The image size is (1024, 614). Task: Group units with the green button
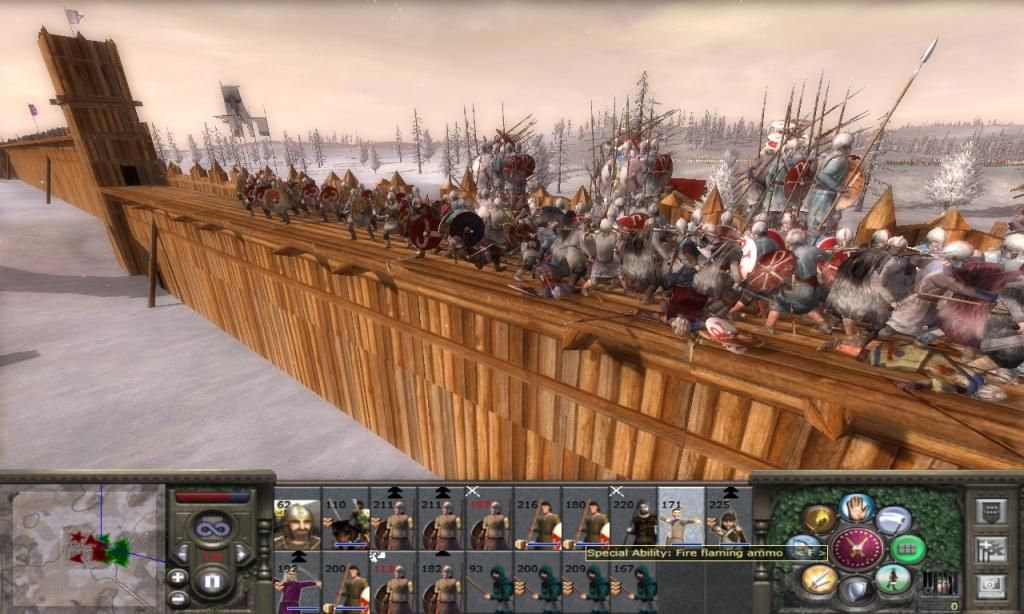tap(907, 548)
